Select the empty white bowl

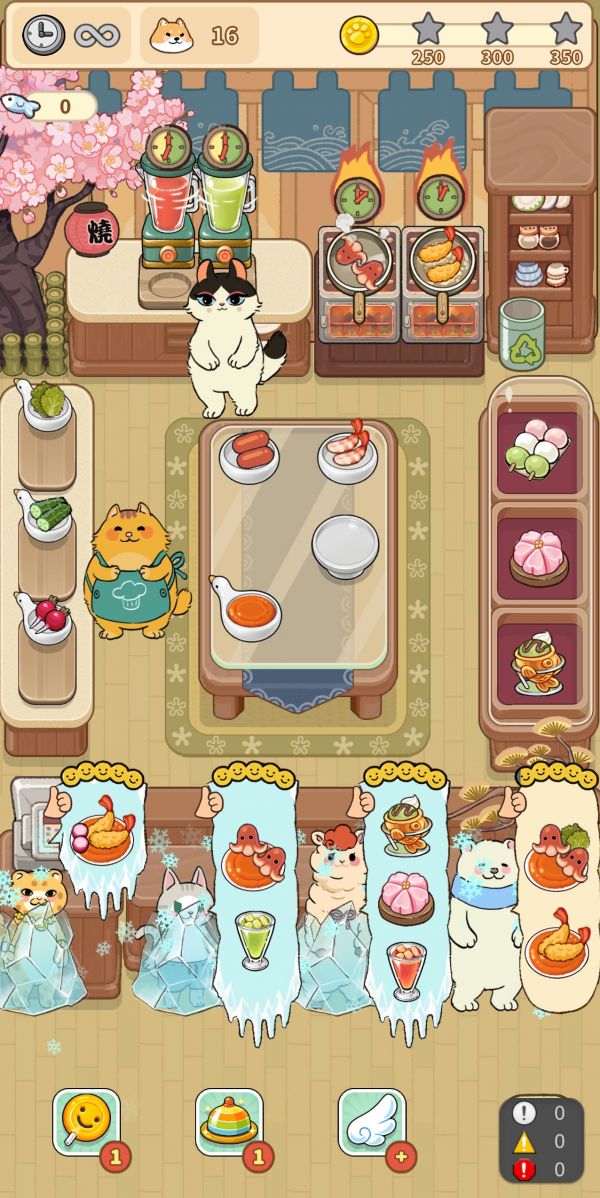(x=345, y=545)
